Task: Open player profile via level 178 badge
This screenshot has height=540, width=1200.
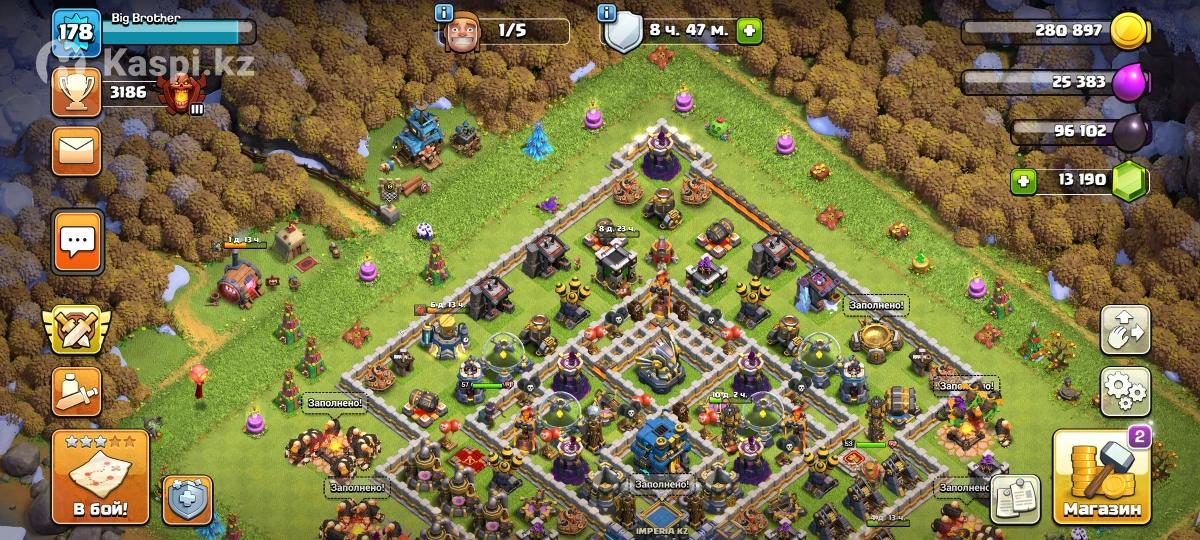Action: tap(76, 33)
